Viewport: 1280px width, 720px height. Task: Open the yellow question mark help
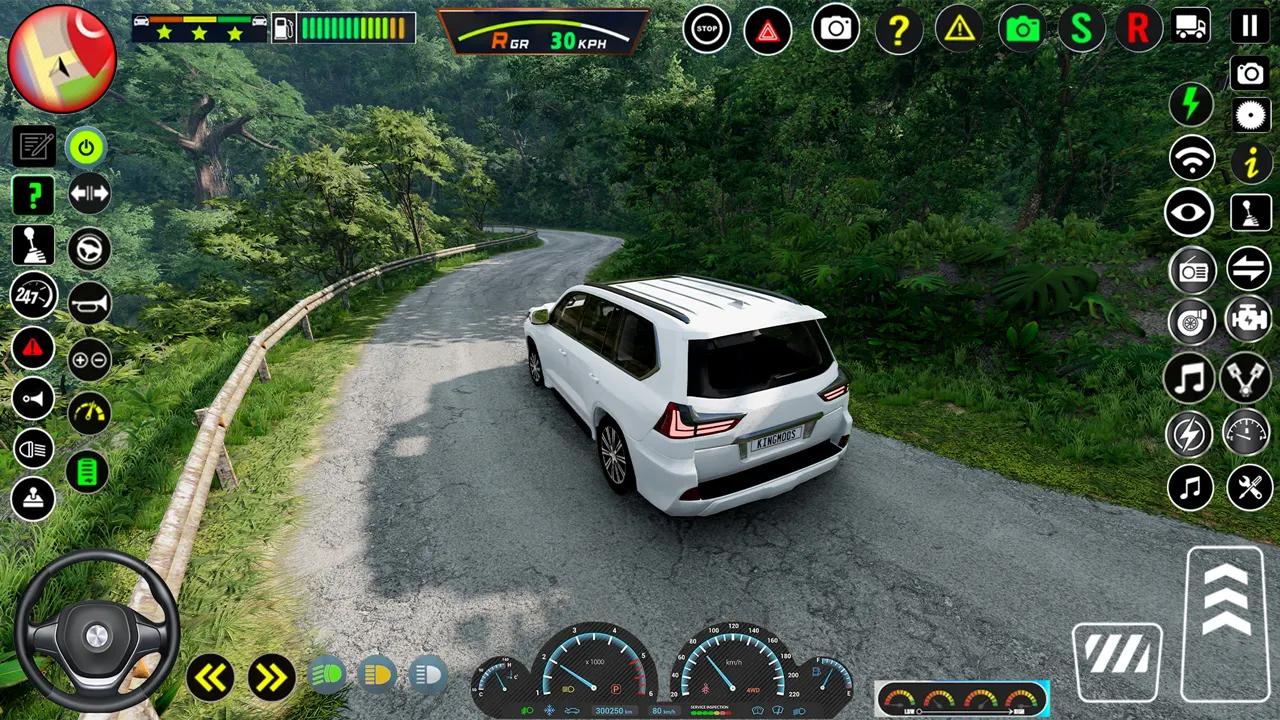[x=898, y=31]
